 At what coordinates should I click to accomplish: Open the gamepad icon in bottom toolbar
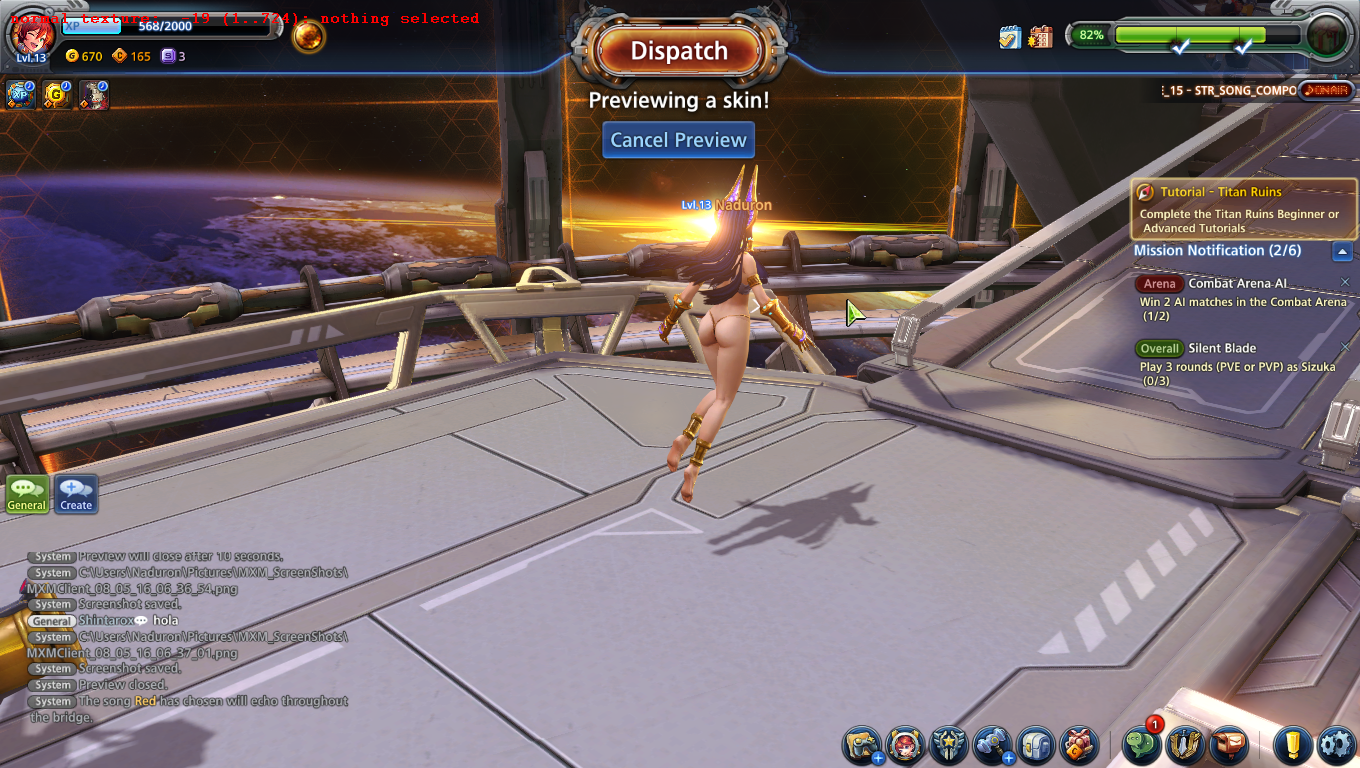[862, 745]
